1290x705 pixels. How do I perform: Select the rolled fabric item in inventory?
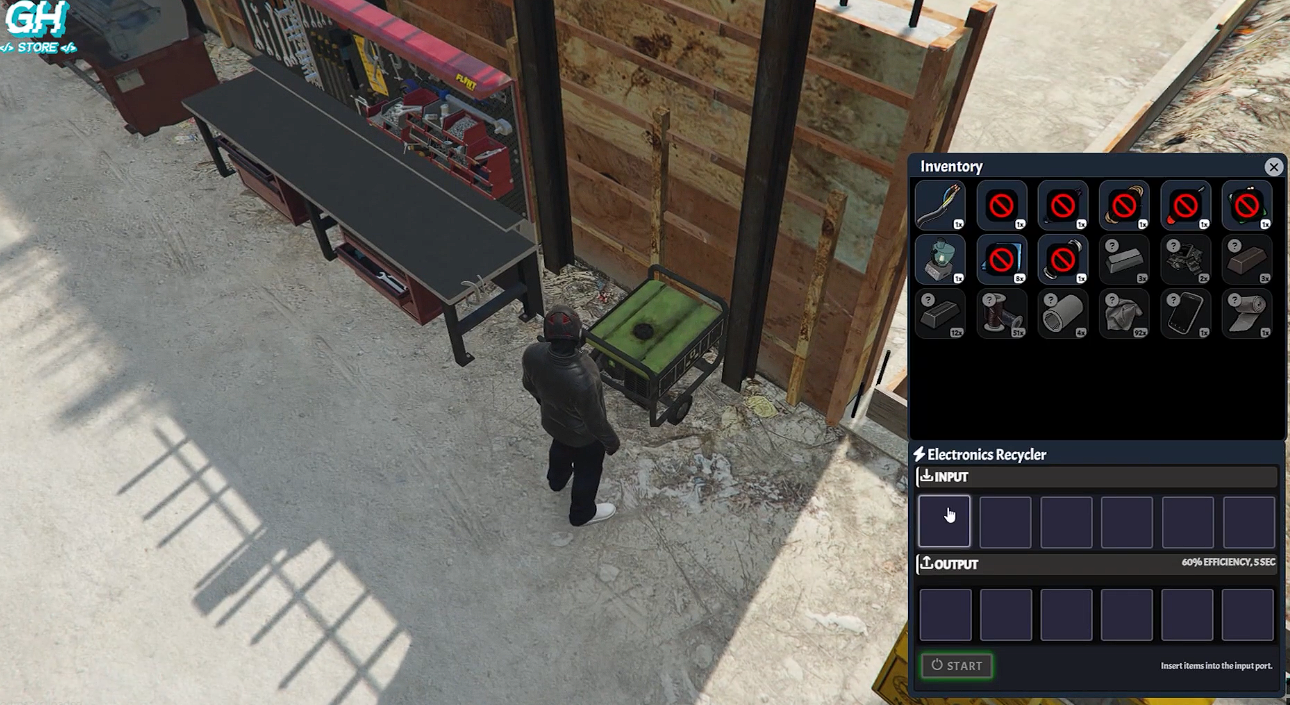click(1246, 314)
